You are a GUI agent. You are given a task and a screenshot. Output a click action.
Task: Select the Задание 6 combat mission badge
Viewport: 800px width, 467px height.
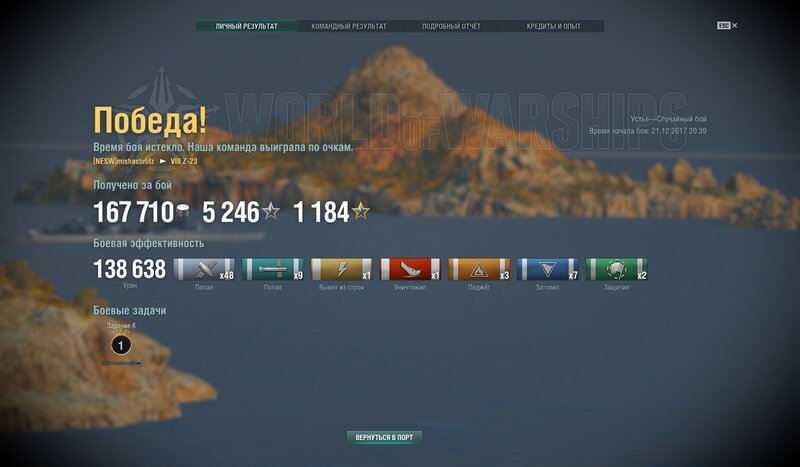(x=120, y=345)
